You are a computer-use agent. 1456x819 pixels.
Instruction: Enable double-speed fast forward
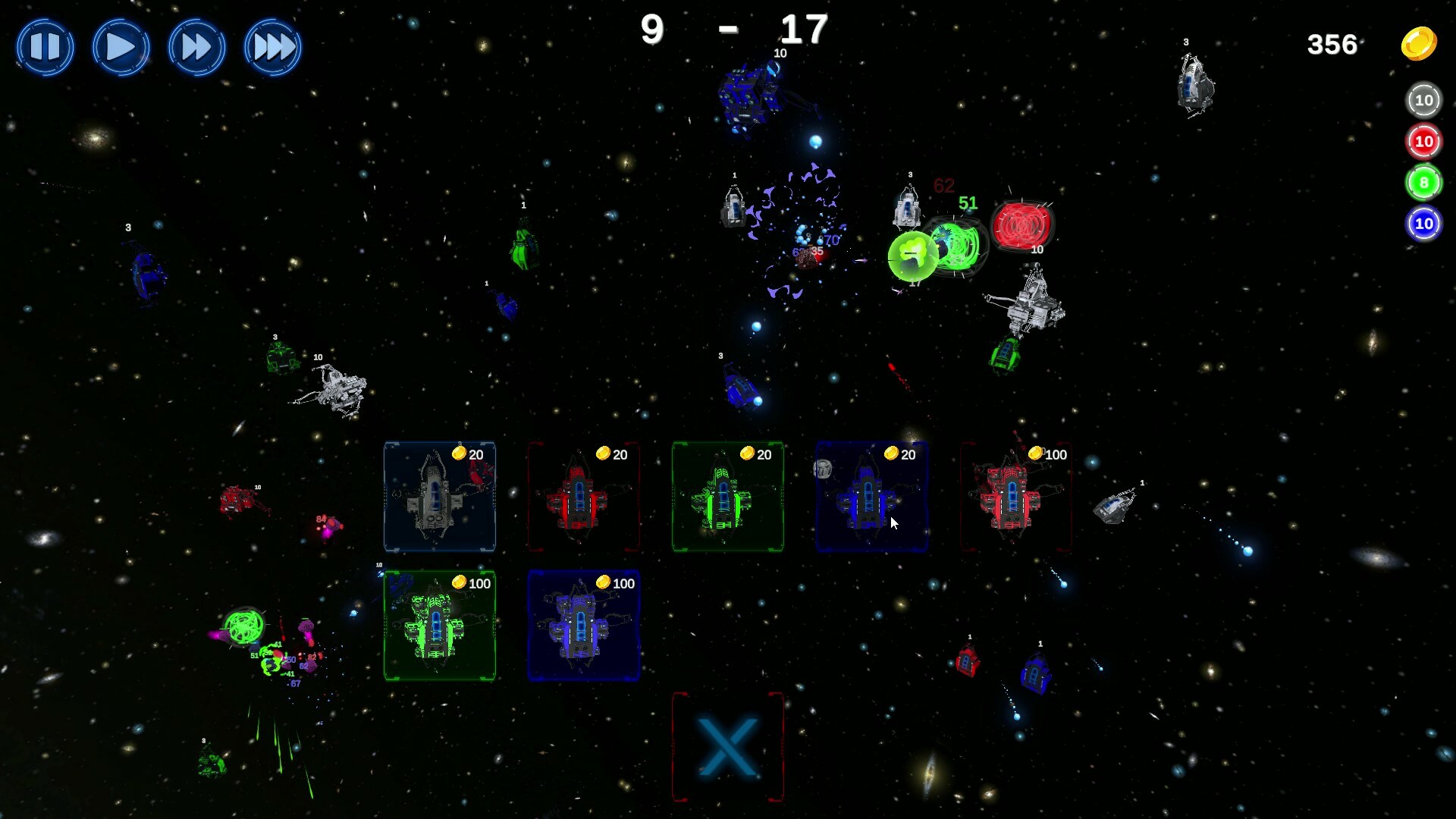pos(196,47)
